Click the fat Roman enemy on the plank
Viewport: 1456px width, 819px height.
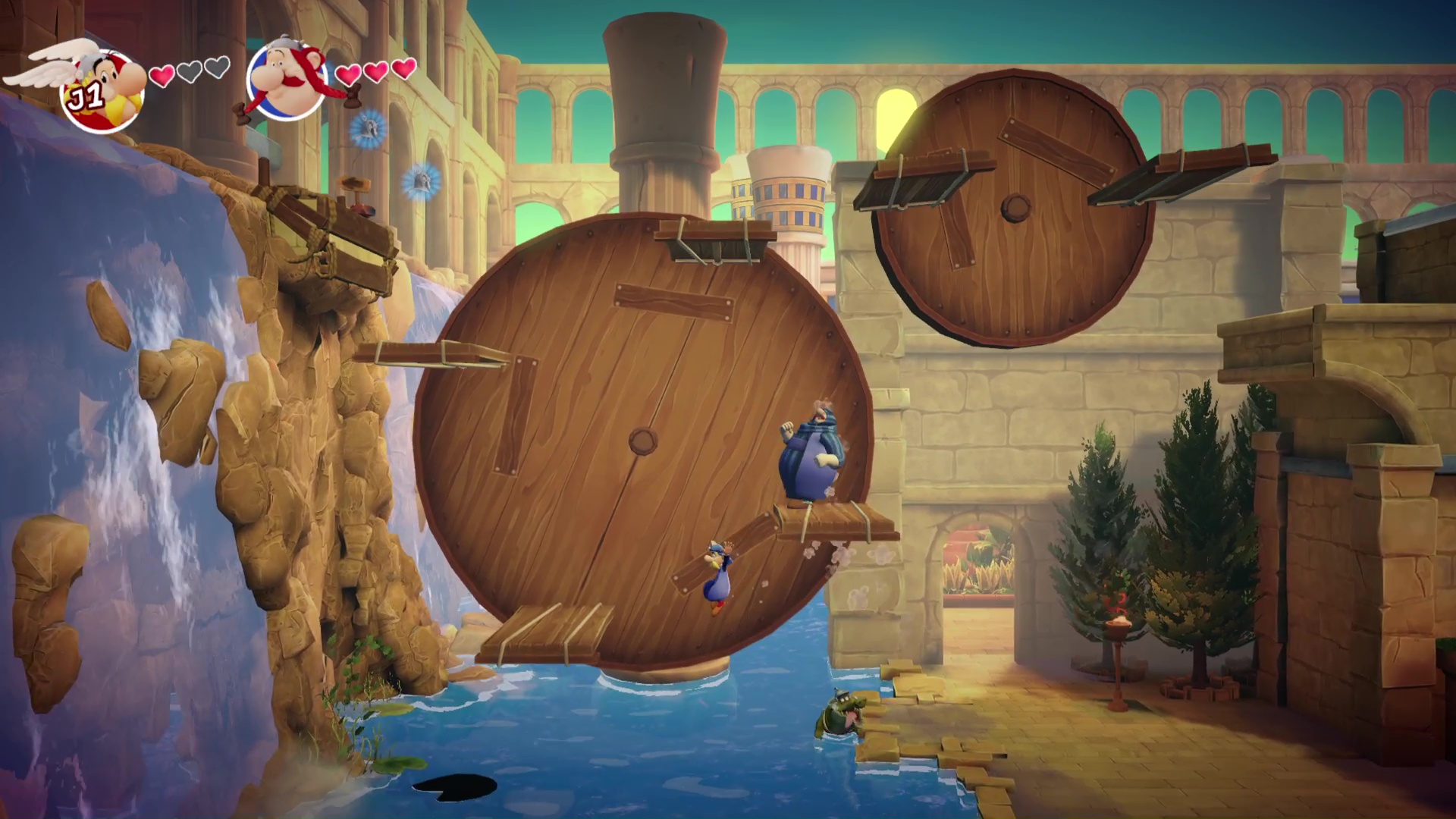(x=811, y=455)
